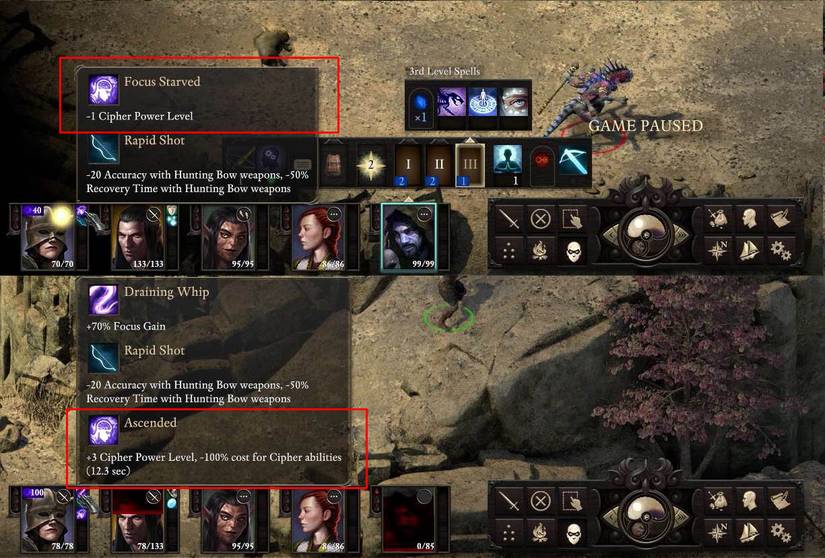Screen dimensions: 825x558
Task: Select the blue crystal x1 item slot
Action: 420,103
